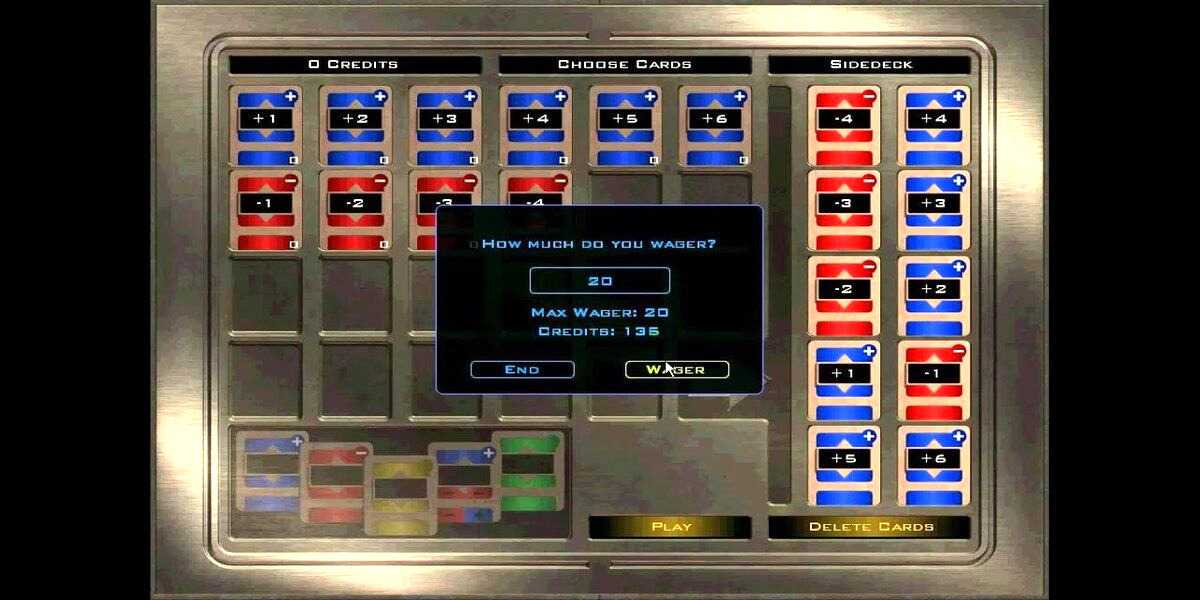Select the +6 card in the Sidedeck
Screen dimensions: 1200x600
934,467
